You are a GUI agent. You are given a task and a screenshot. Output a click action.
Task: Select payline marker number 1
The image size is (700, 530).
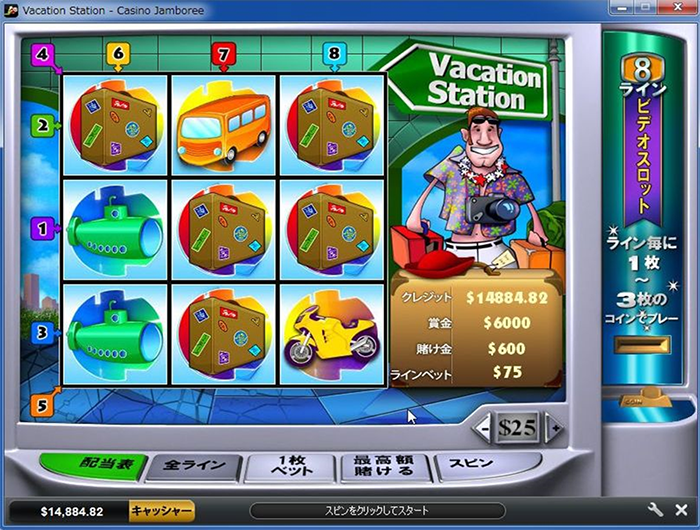[42, 228]
